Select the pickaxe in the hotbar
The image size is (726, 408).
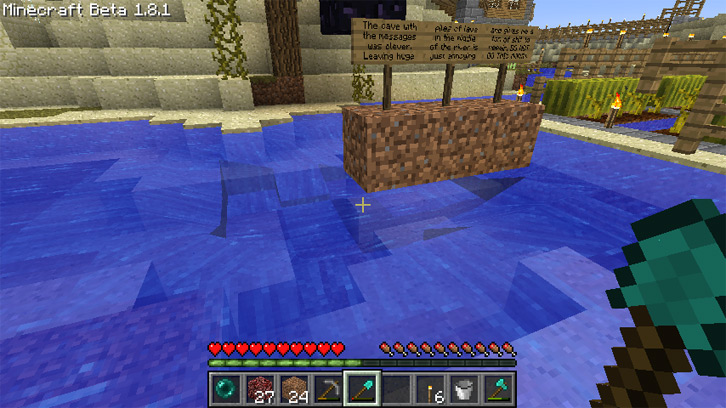click(x=328, y=388)
